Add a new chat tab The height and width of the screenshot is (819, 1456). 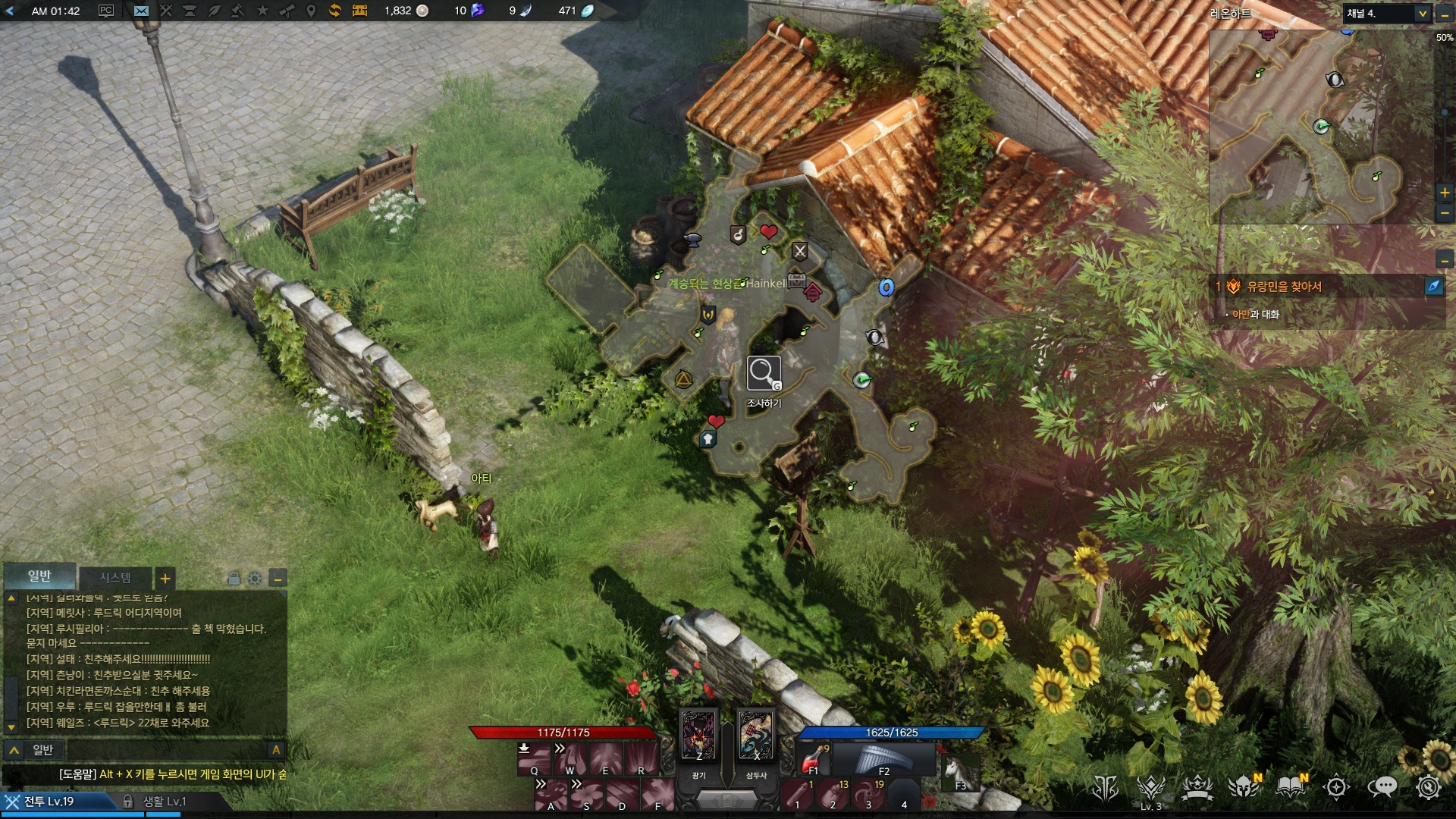point(165,579)
